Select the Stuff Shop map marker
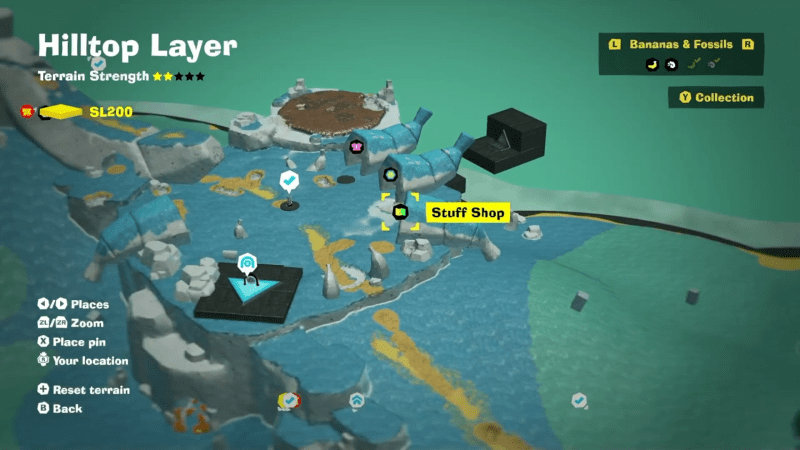This screenshot has height=450, width=800. click(x=400, y=212)
